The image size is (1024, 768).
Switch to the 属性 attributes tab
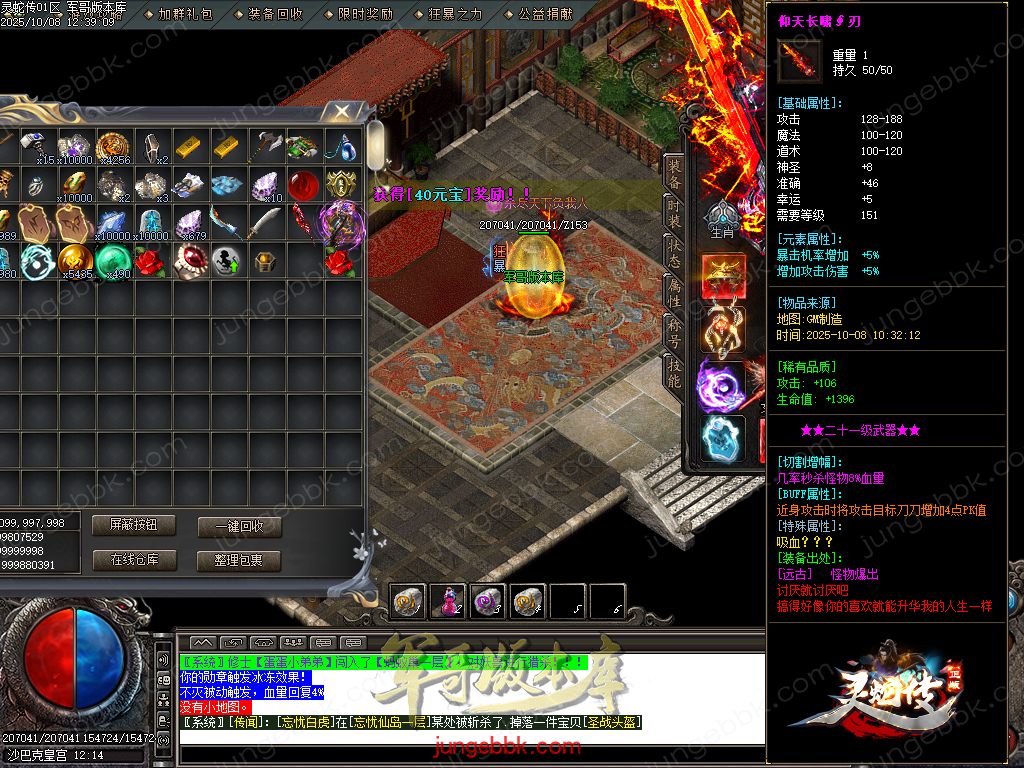[x=675, y=291]
